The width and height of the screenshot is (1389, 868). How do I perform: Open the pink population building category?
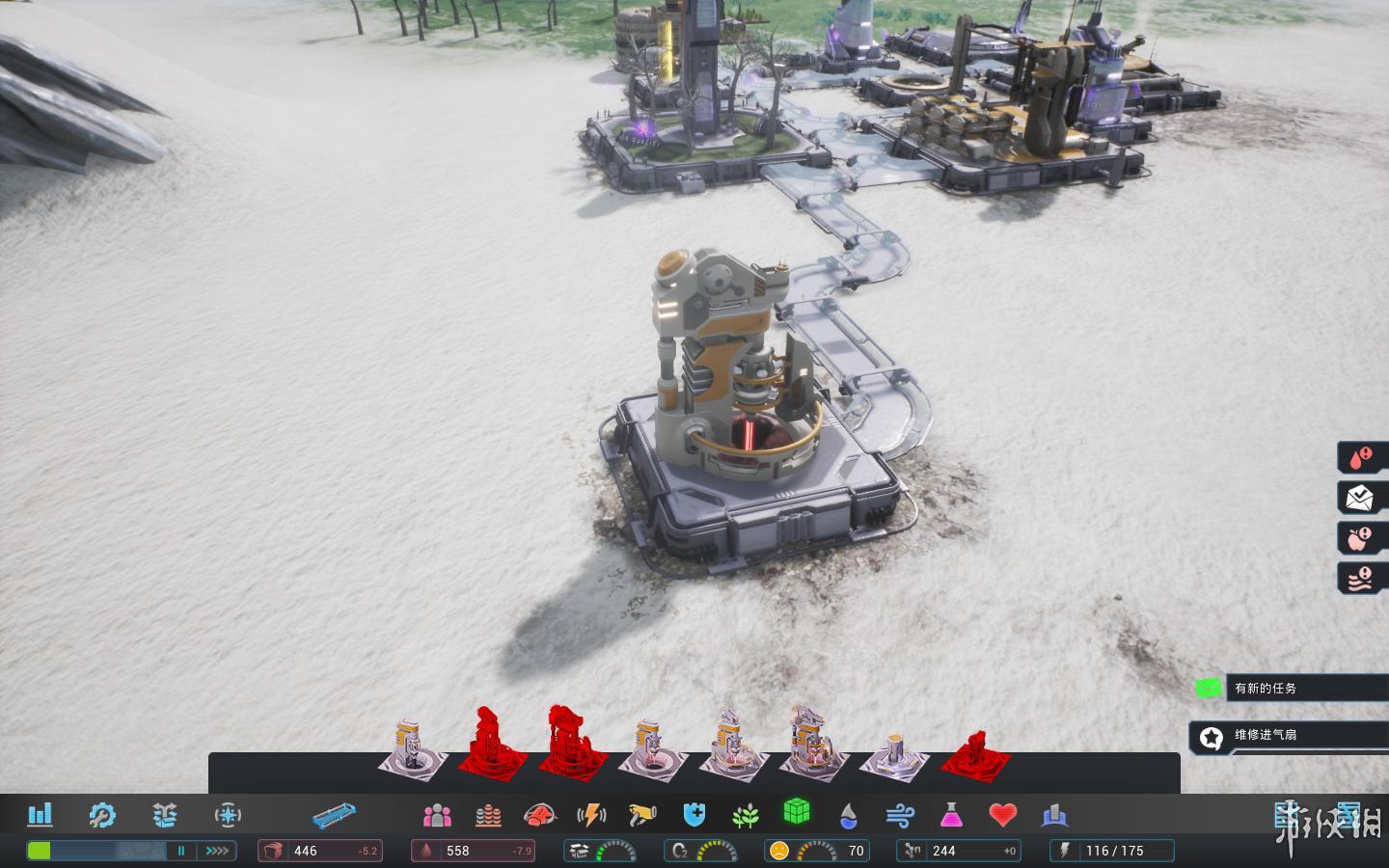(437, 816)
